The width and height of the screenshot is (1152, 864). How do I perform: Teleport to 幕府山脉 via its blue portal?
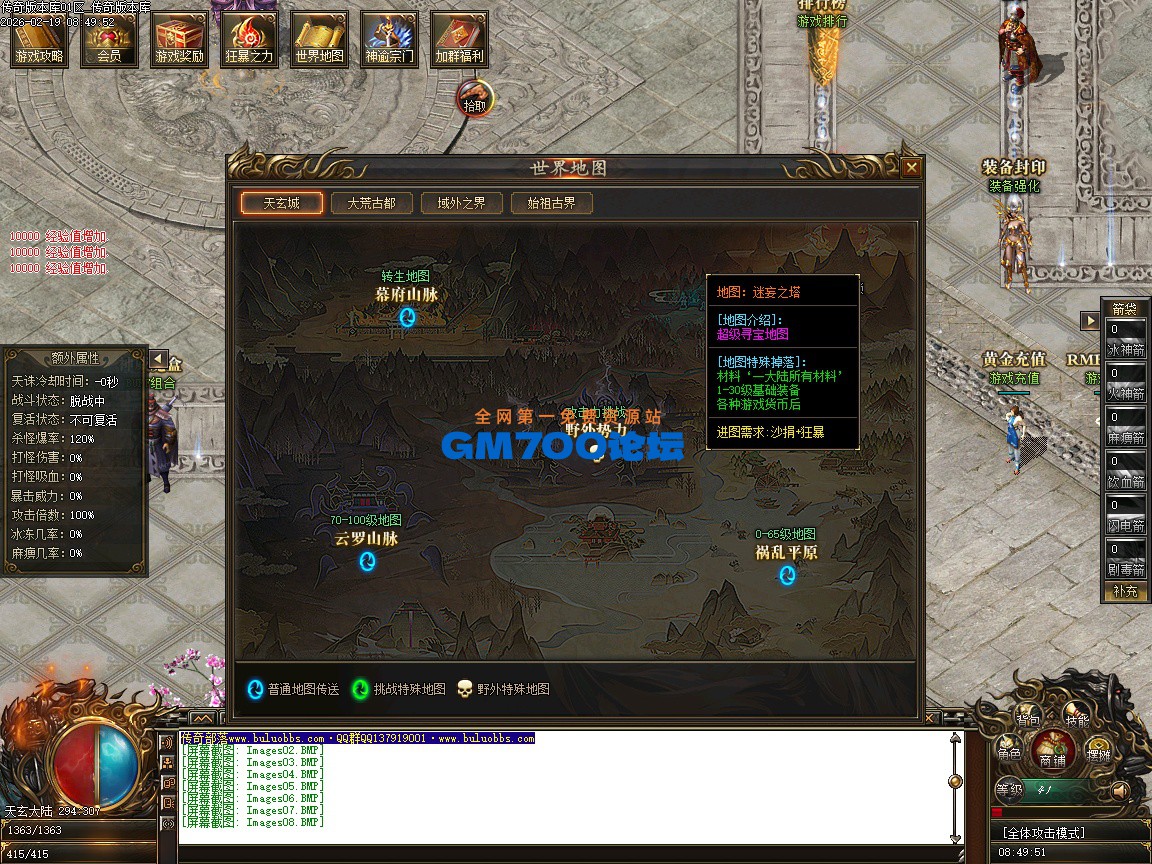tap(407, 318)
